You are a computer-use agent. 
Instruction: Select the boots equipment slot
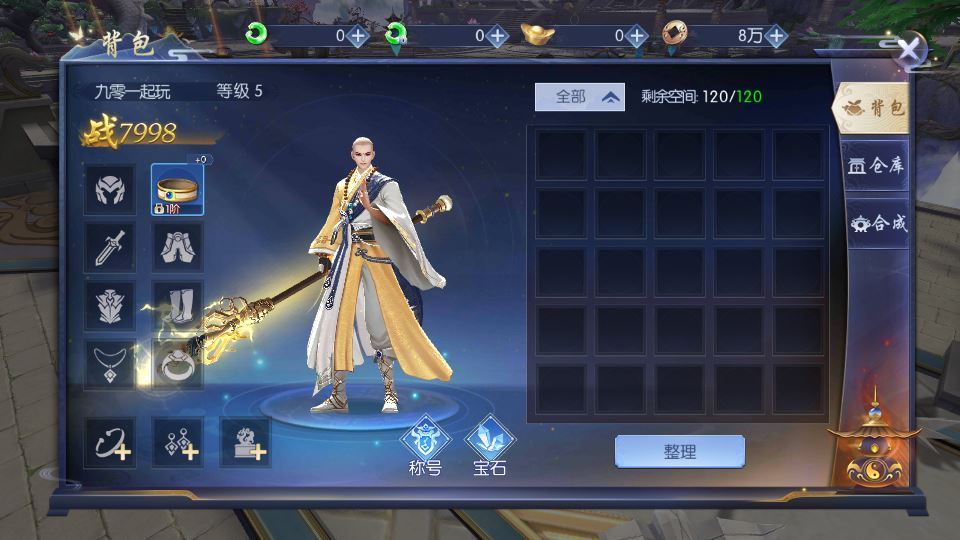[177, 305]
